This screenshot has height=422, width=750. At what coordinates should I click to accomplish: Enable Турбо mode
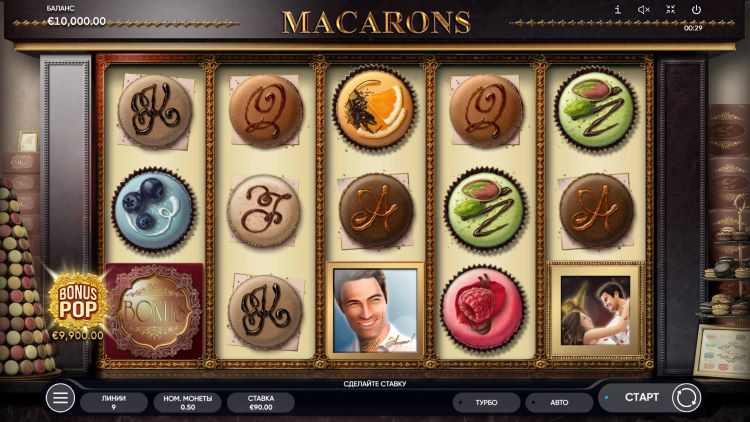coord(486,402)
